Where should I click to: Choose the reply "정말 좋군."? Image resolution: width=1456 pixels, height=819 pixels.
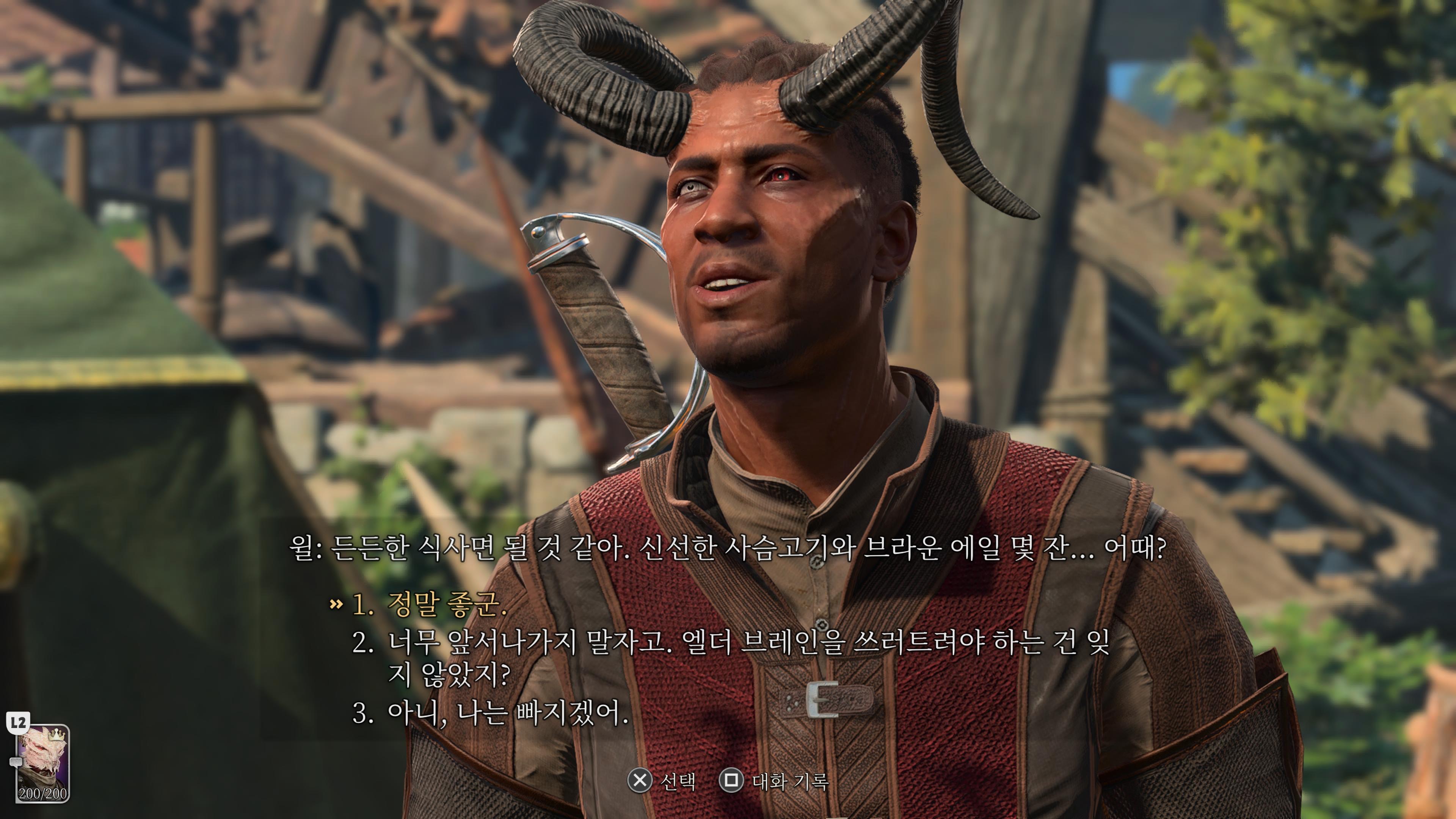[446, 605]
